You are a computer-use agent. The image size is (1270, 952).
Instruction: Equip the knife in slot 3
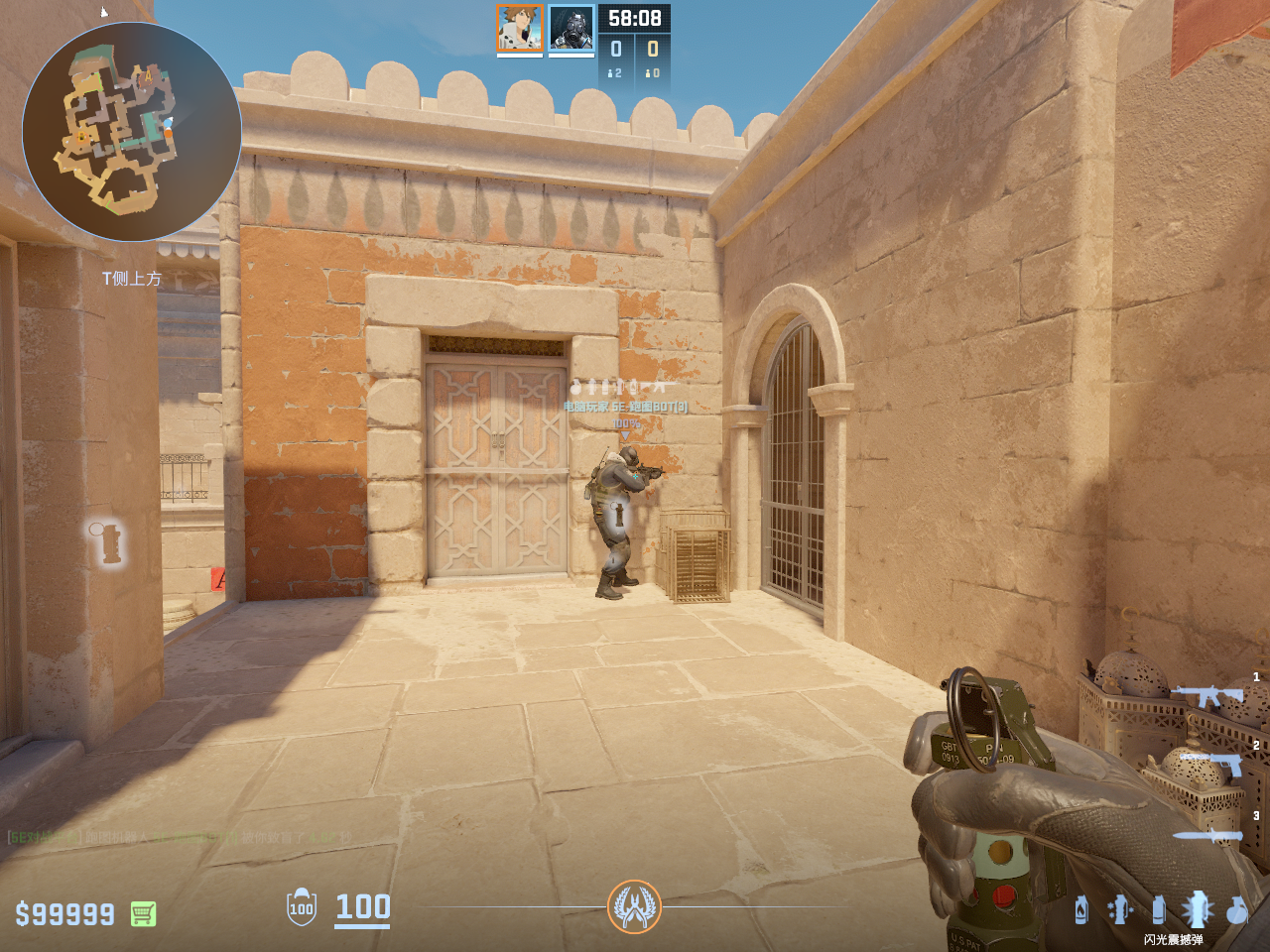coord(1207,836)
